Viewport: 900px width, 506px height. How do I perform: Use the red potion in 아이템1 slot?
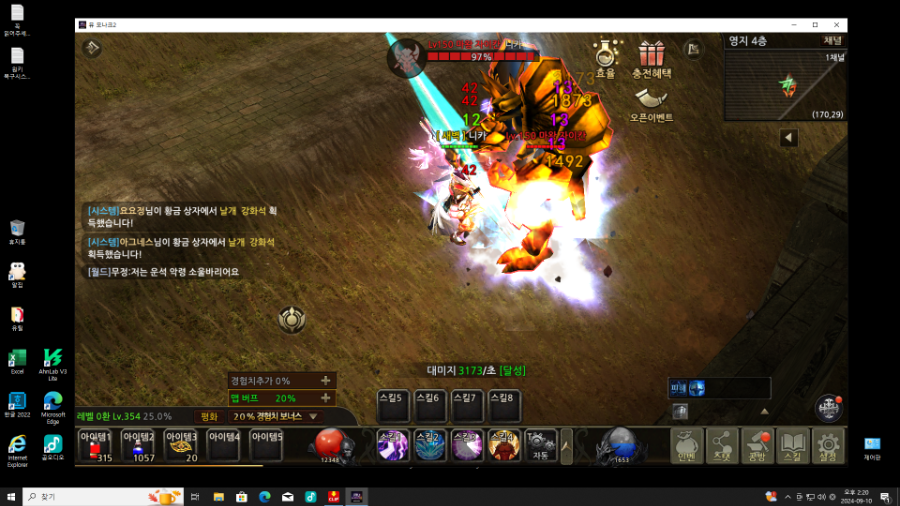(x=96, y=445)
